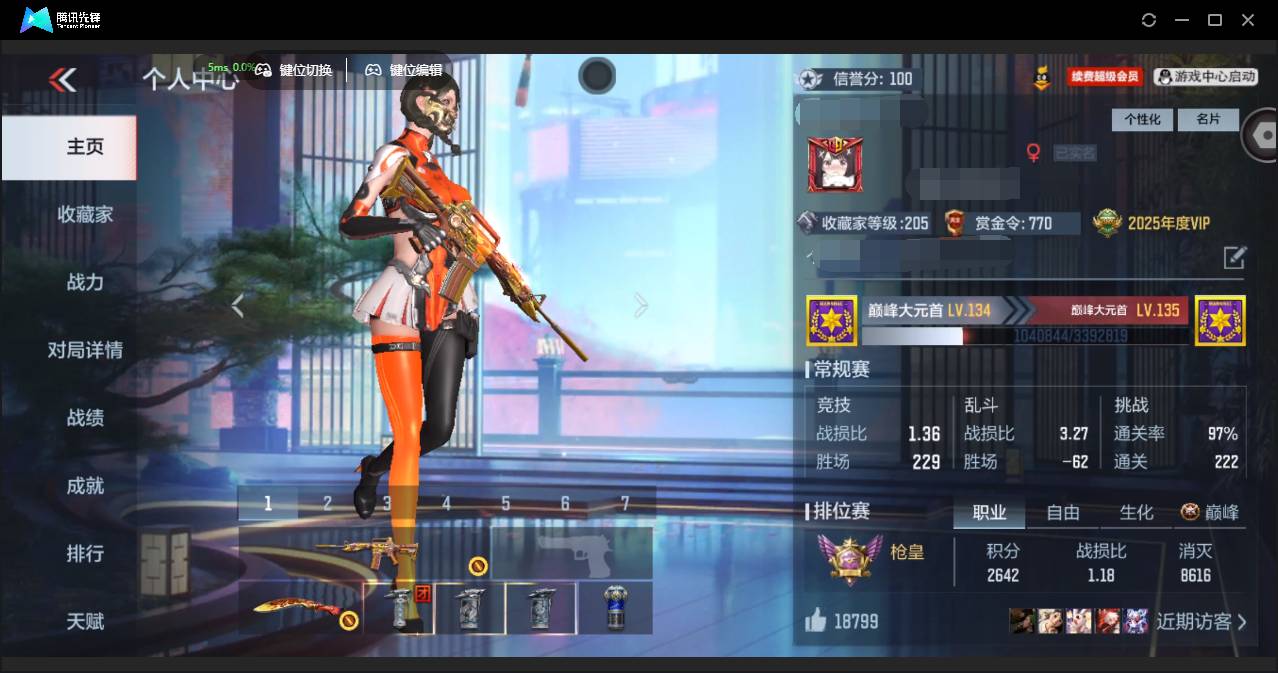The height and width of the screenshot is (673, 1278).
Task: Go back with the double-arrow button
Action: (62, 79)
